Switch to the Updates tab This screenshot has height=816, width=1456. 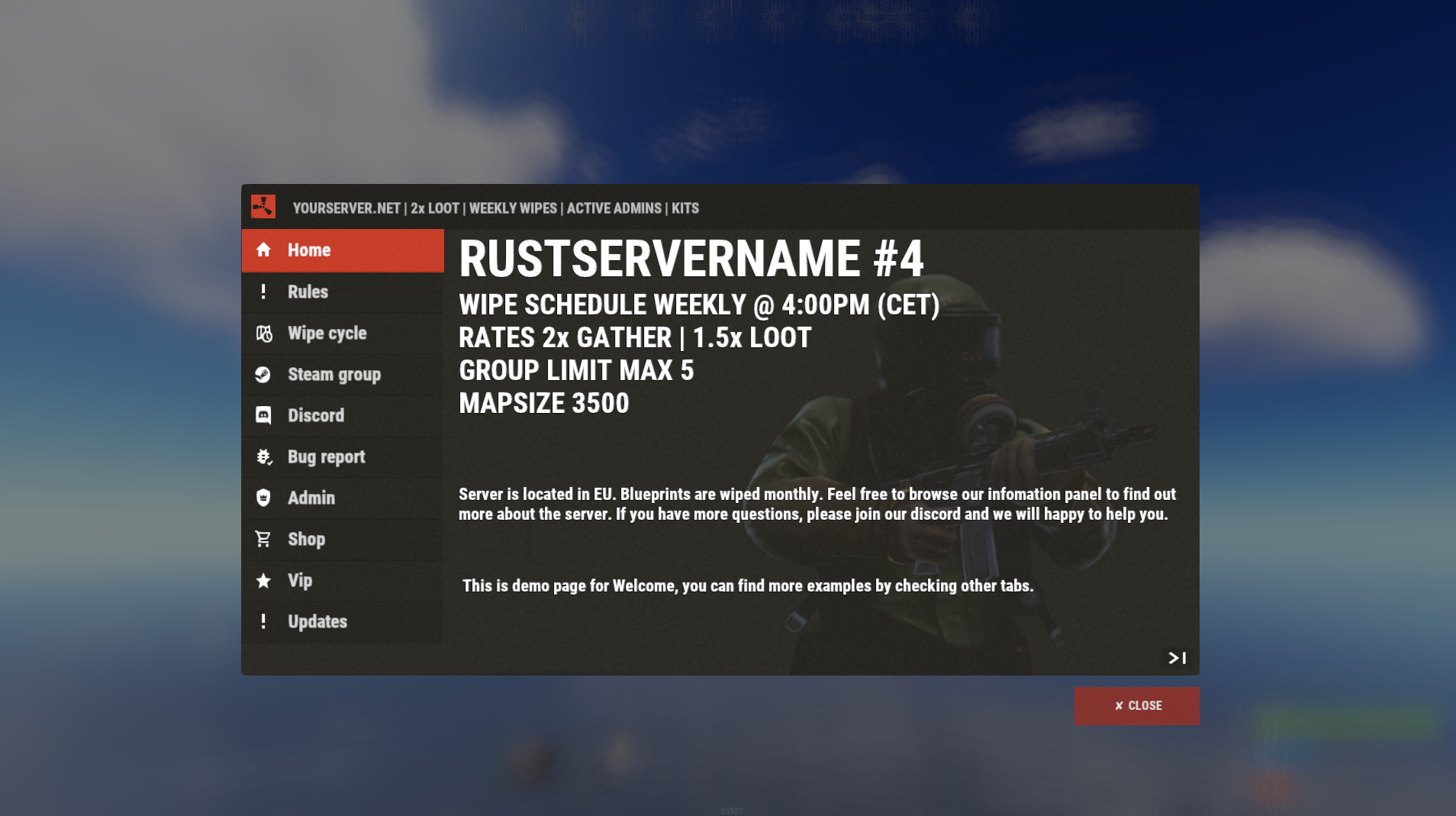pyautogui.click(x=342, y=622)
